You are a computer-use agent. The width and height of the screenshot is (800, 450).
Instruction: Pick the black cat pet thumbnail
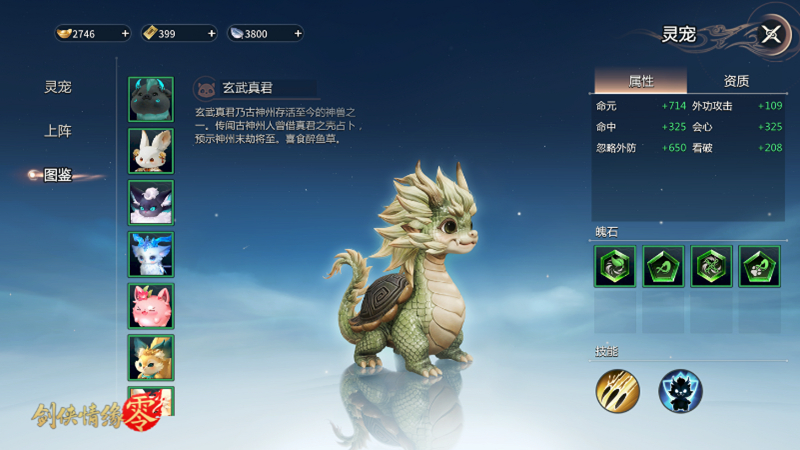point(151,203)
